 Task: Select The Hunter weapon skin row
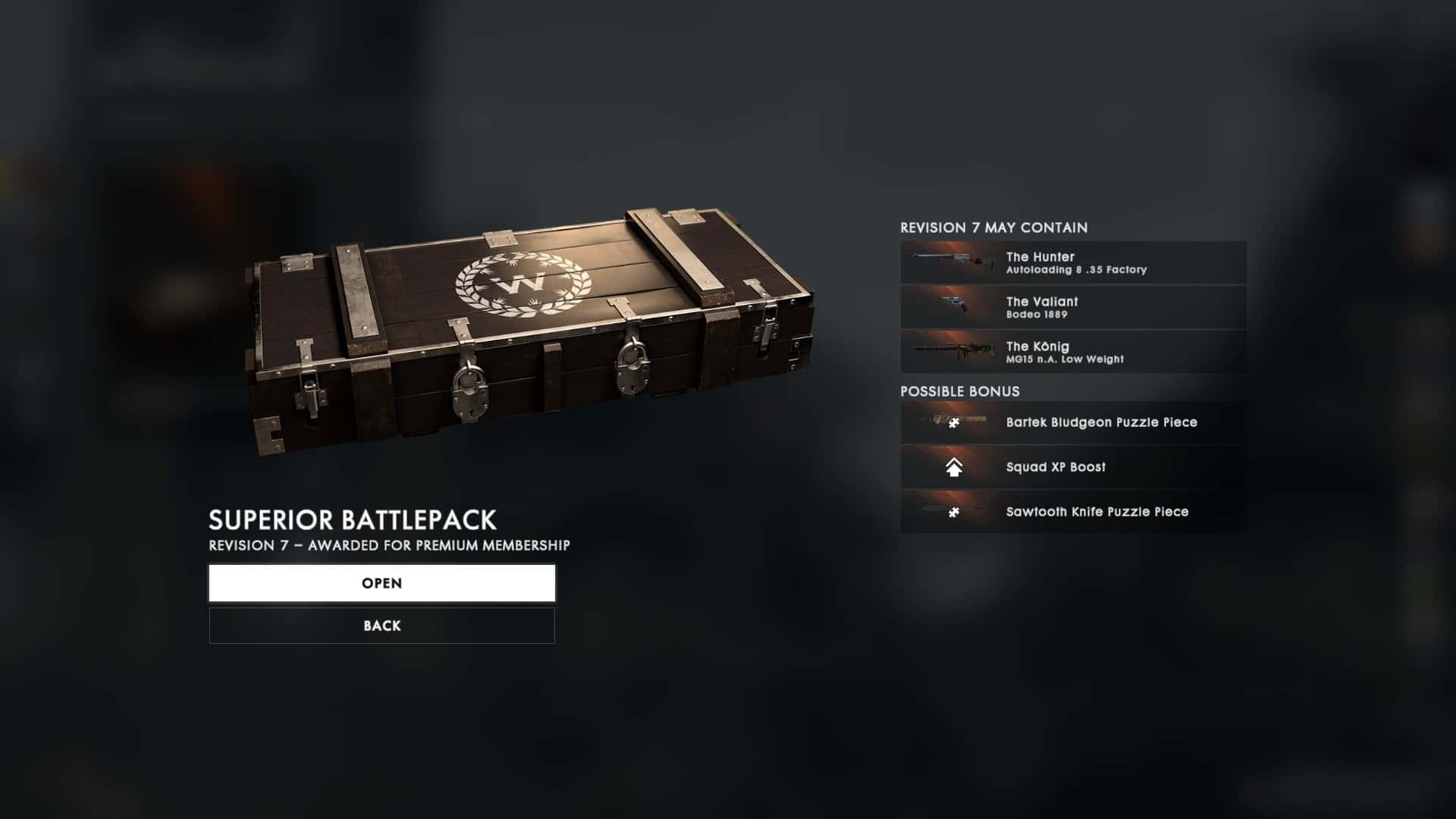pos(1072,262)
